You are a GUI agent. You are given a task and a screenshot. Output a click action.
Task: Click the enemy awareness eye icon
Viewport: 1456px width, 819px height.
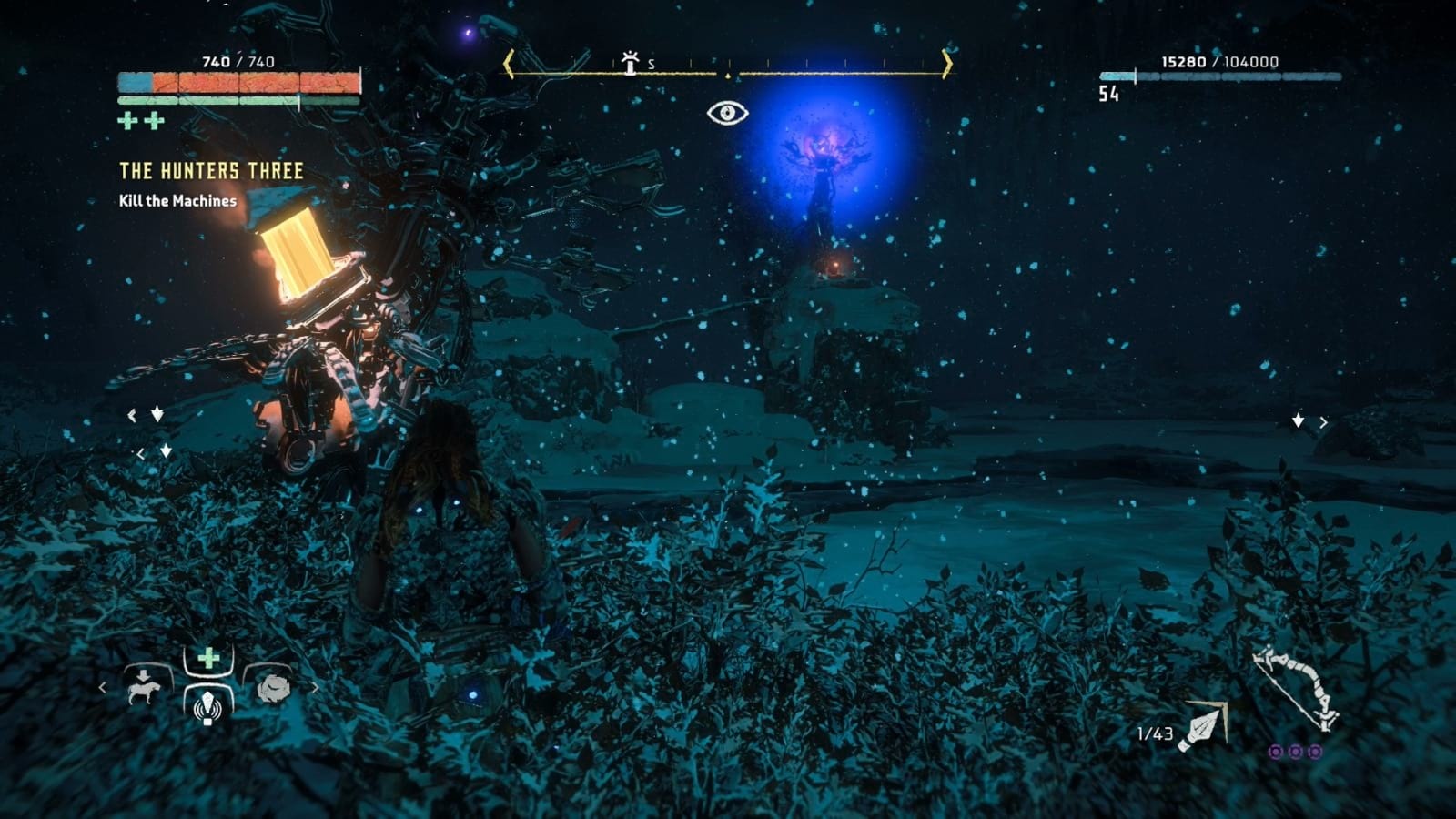tap(729, 112)
